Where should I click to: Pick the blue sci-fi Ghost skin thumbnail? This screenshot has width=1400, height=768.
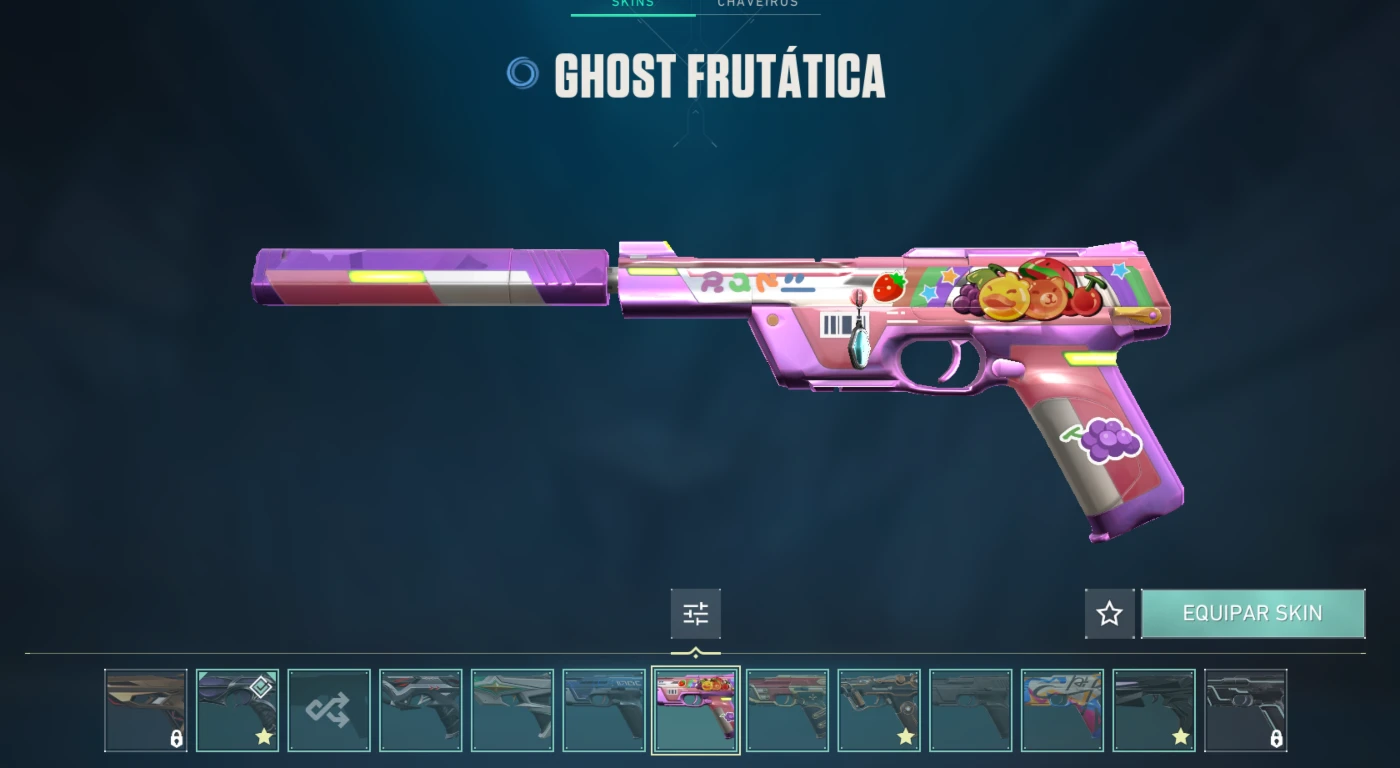click(x=604, y=710)
